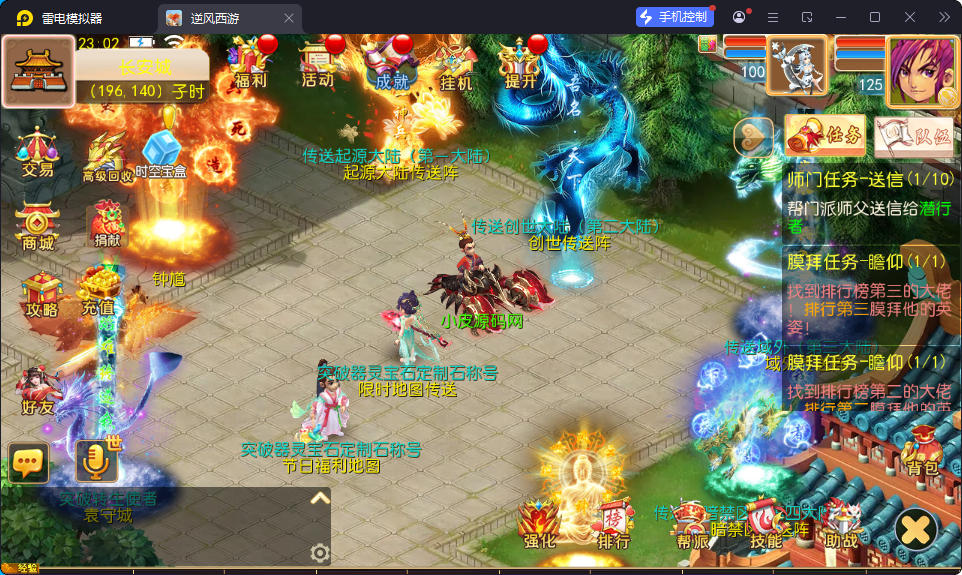The image size is (962, 575).
Task: Open the 背包 bag inventory
Action: tap(922, 451)
